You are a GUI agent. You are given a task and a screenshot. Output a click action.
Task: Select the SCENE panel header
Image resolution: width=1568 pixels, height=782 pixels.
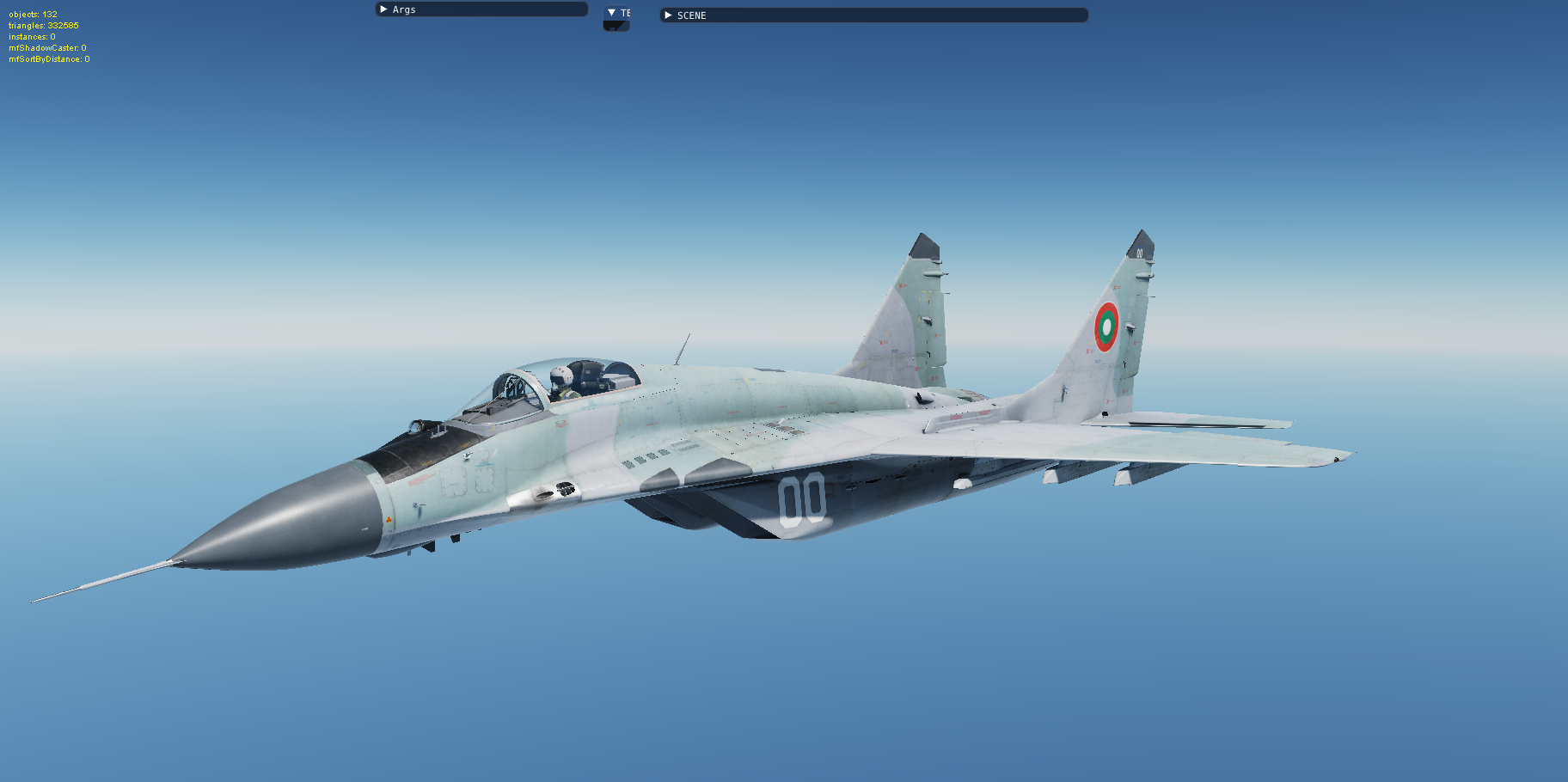pyautogui.click(x=873, y=15)
